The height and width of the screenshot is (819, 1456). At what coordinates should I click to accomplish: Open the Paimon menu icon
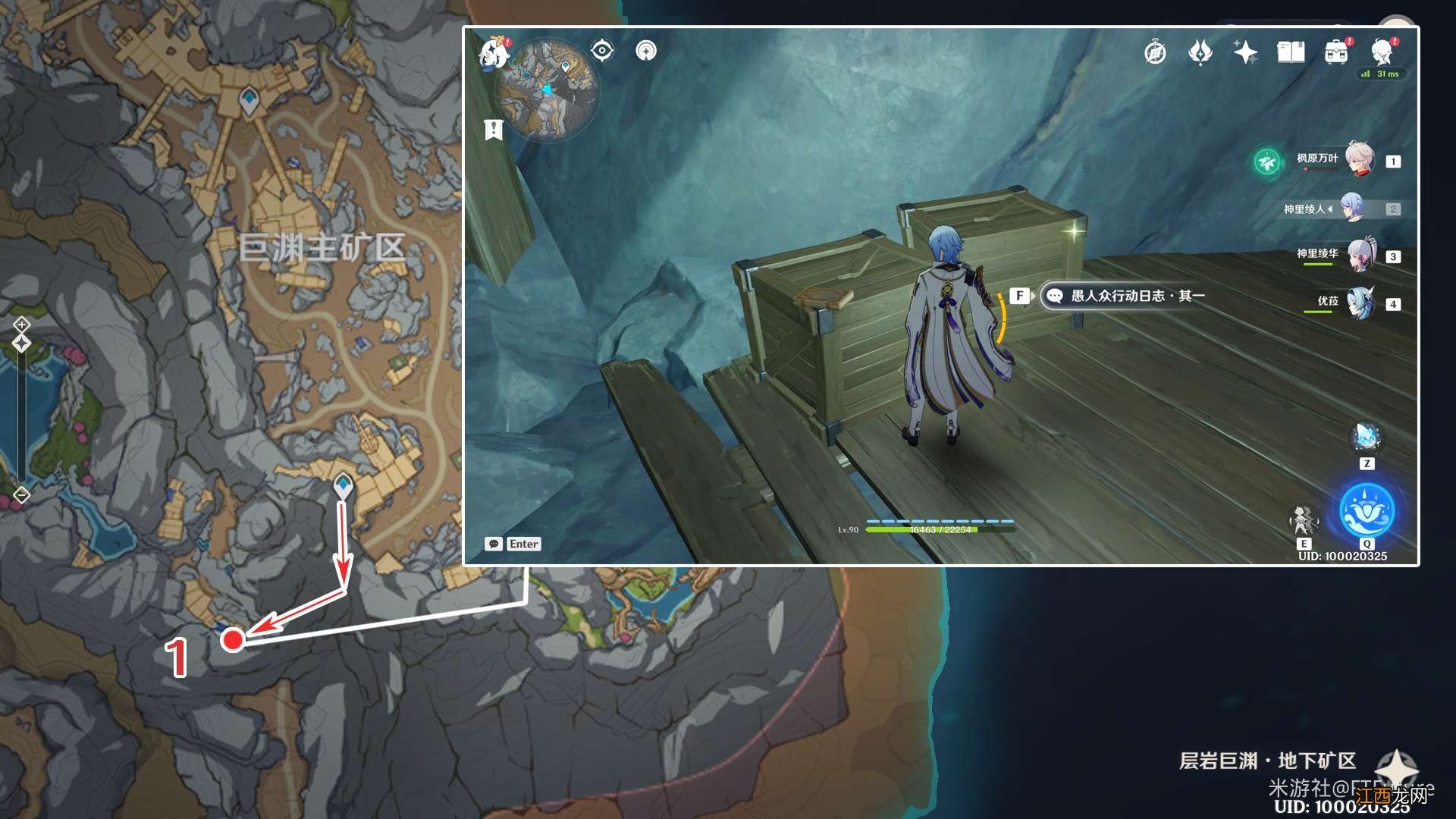tap(494, 53)
